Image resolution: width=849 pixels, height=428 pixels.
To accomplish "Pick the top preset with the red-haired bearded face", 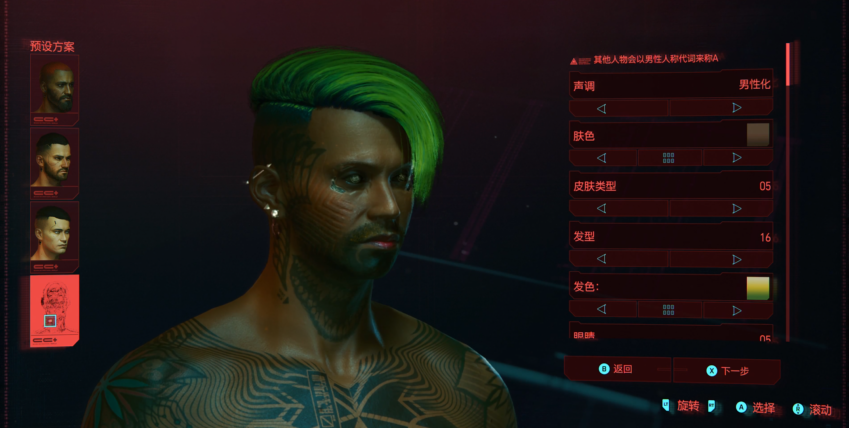I will pyautogui.click(x=54, y=86).
